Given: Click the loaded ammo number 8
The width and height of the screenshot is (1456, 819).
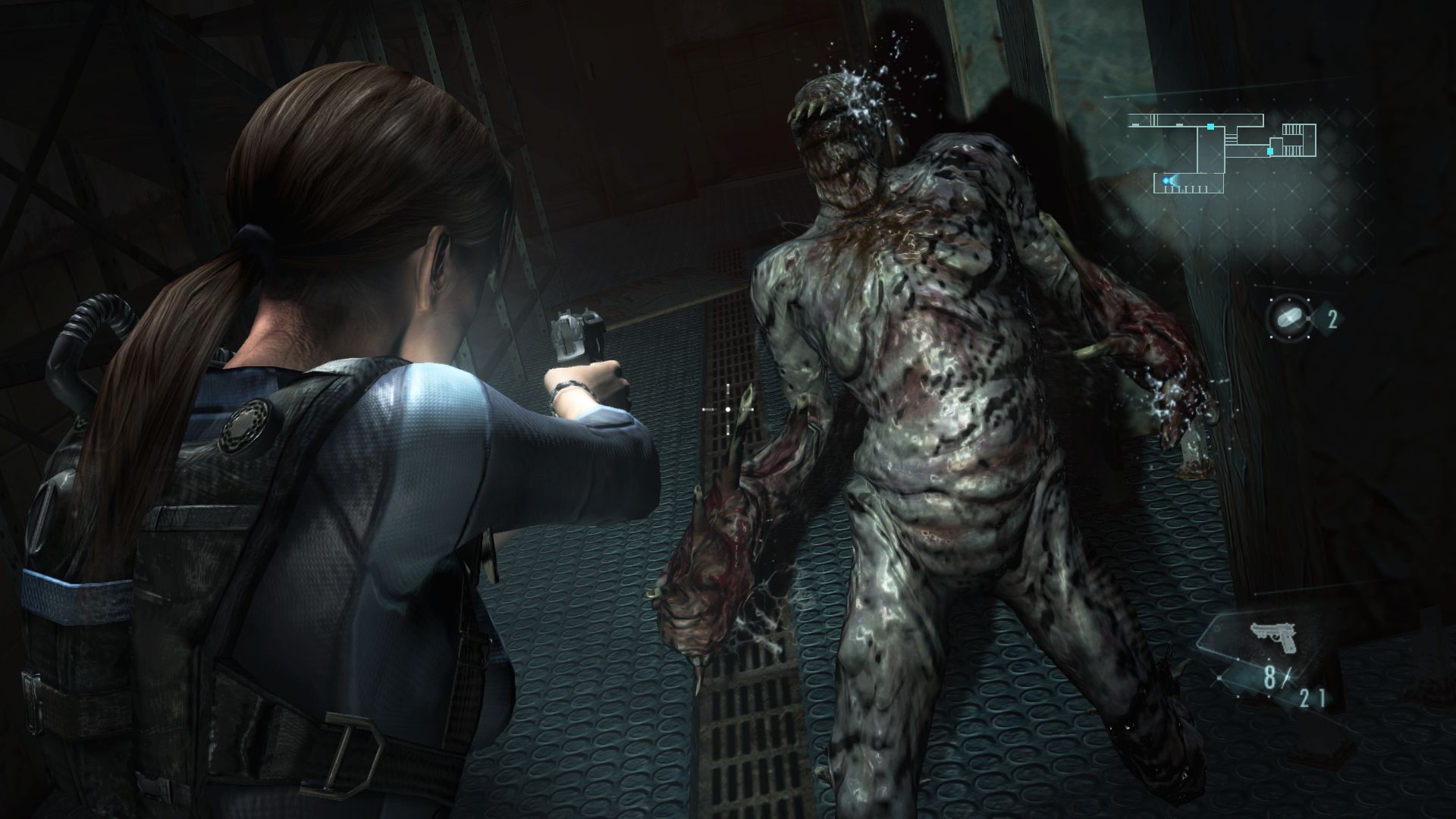Looking at the screenshot, I should click(x=1269, y=677).
